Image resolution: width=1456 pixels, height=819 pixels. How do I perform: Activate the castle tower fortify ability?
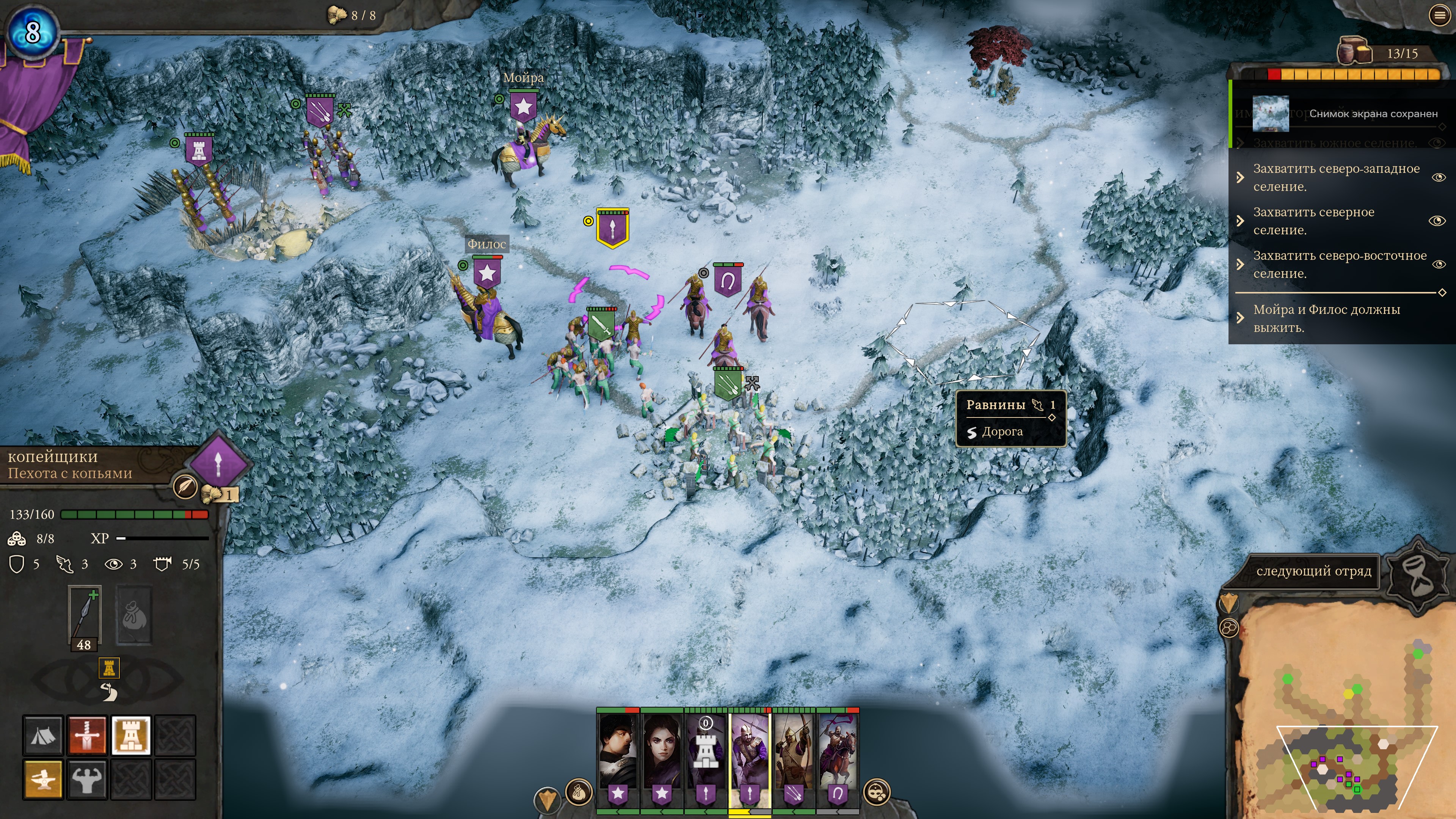[x=131, y=735]
